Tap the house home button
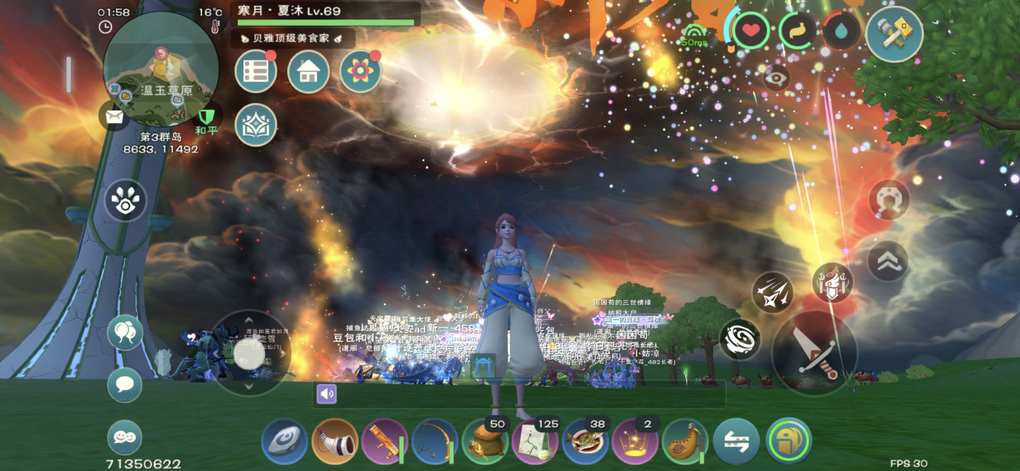 (308, 71)
